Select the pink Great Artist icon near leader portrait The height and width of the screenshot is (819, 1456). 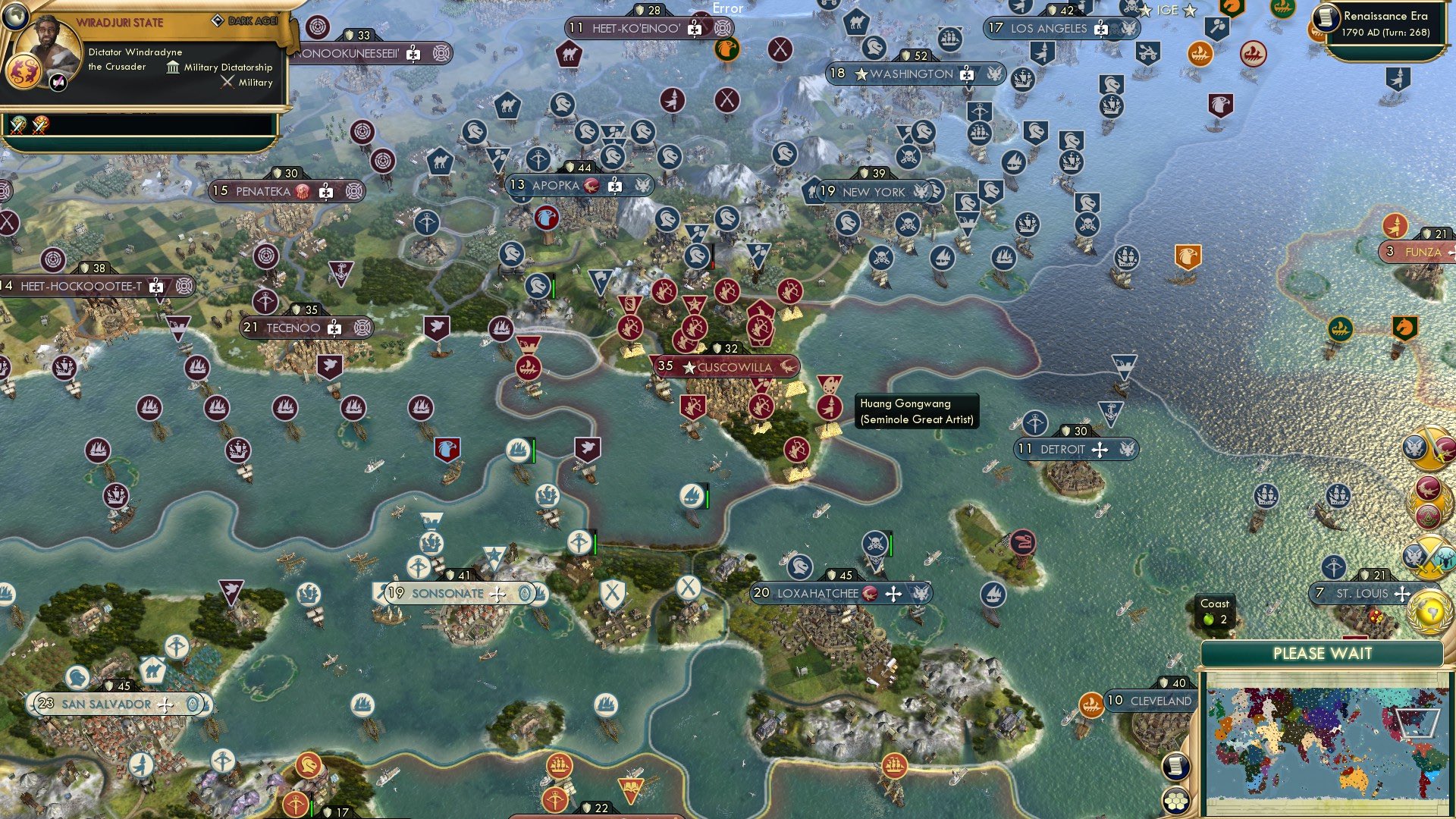(x=56, y=81)
